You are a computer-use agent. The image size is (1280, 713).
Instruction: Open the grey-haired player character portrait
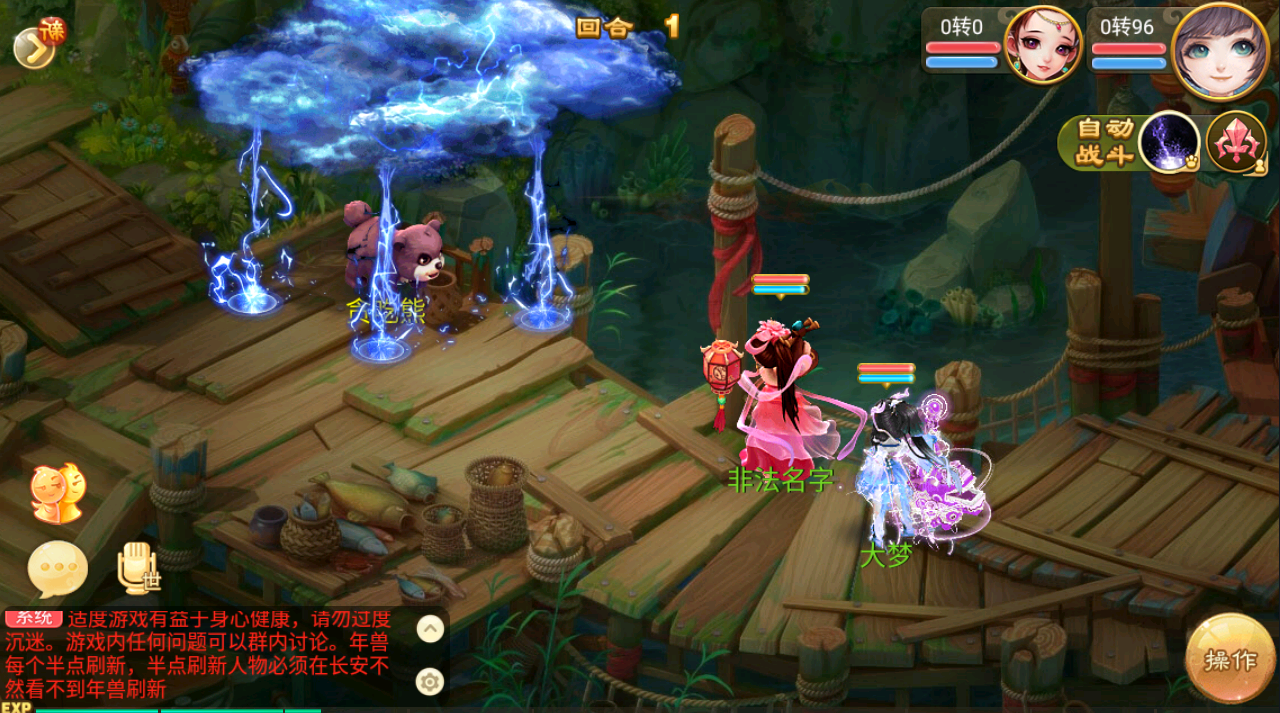pos(1220,50)
